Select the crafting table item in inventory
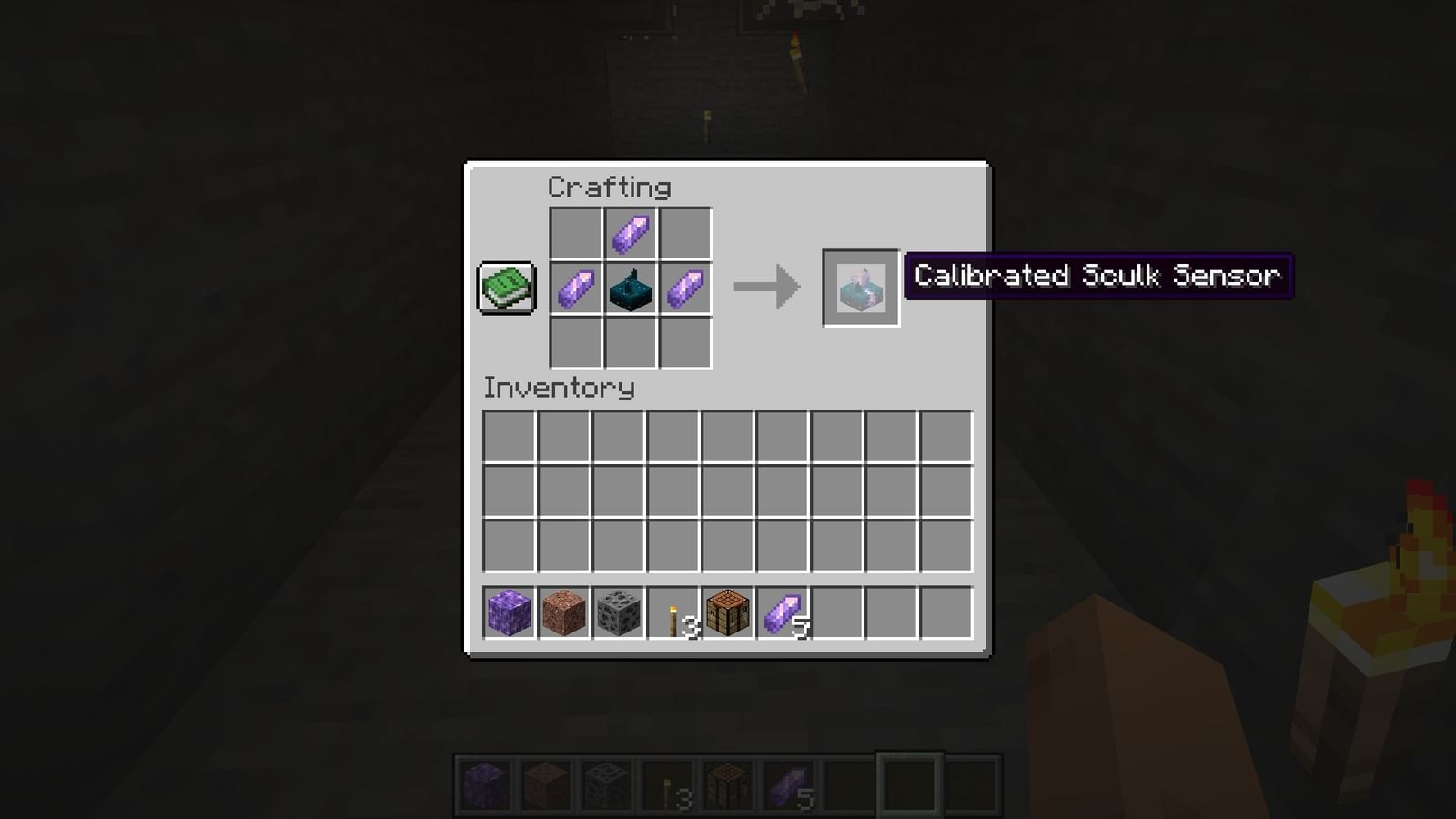Image resolution: width=1456 pixels, height=819 pixels. point(725,615)
